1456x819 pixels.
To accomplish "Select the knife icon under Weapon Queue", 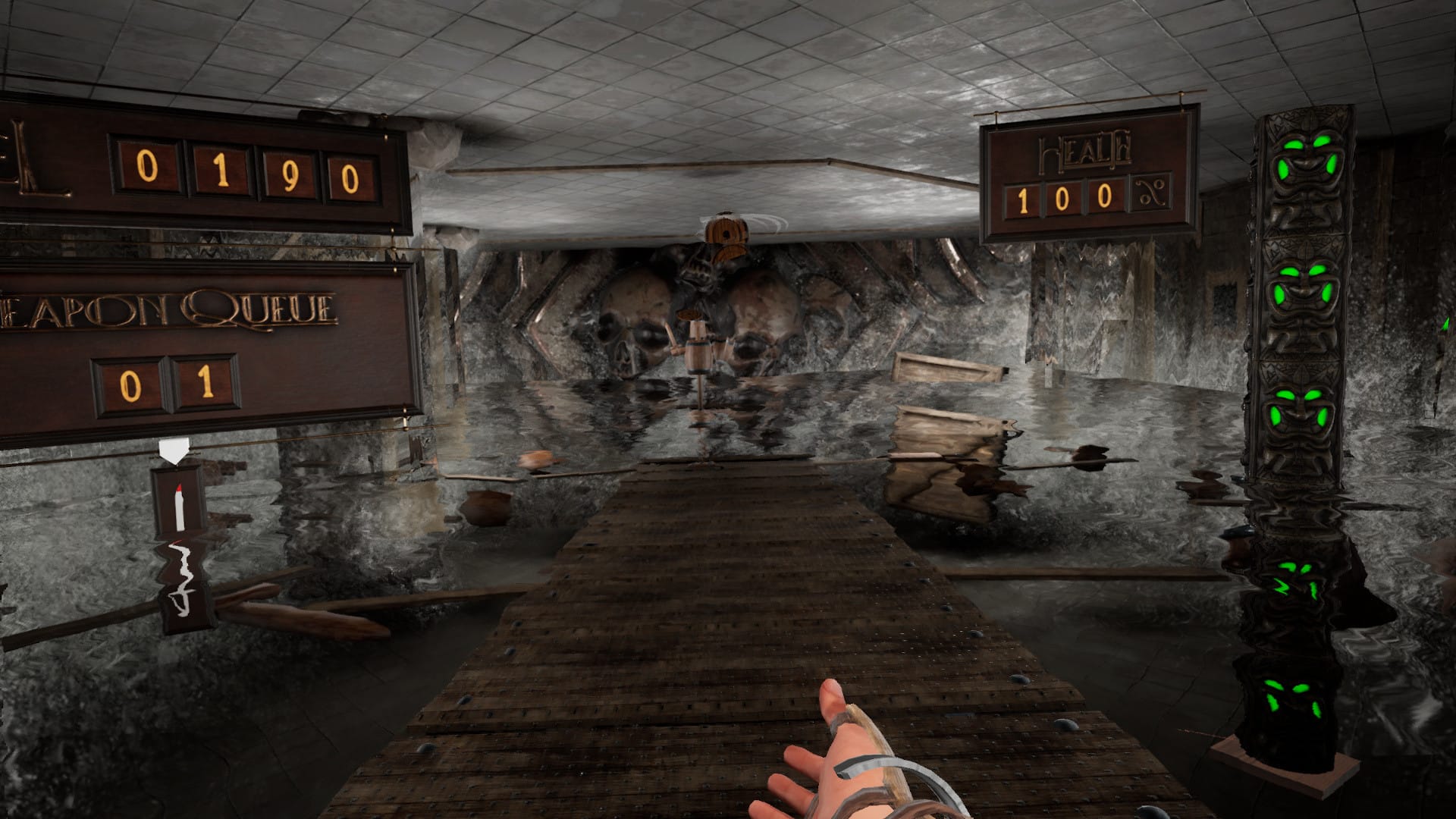I will (x=180, y=502).
